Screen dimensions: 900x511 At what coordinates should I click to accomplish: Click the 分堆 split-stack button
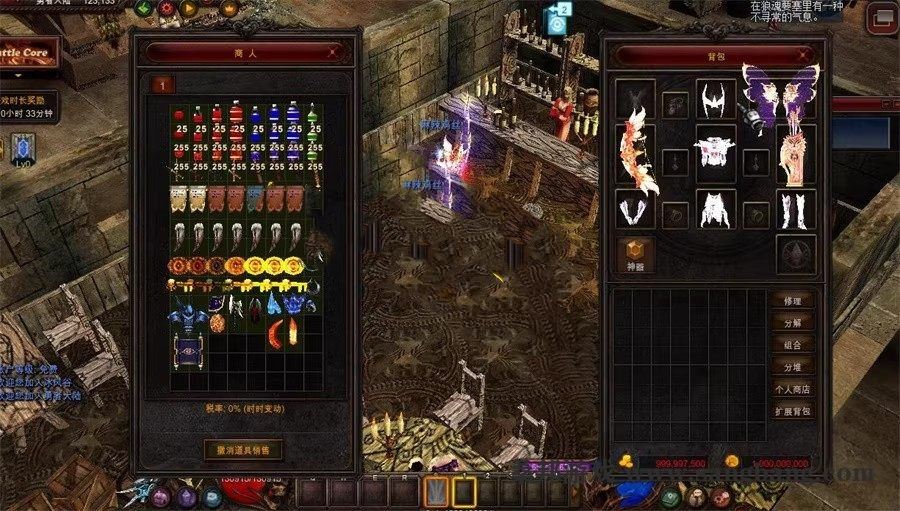[x=792, y=367]
